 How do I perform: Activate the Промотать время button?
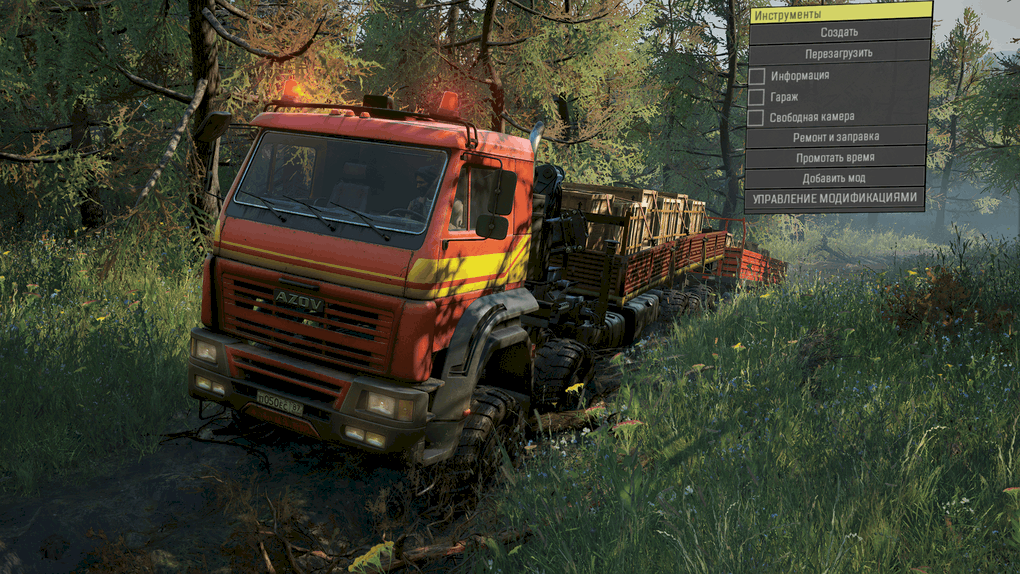(x=836, y=158)
